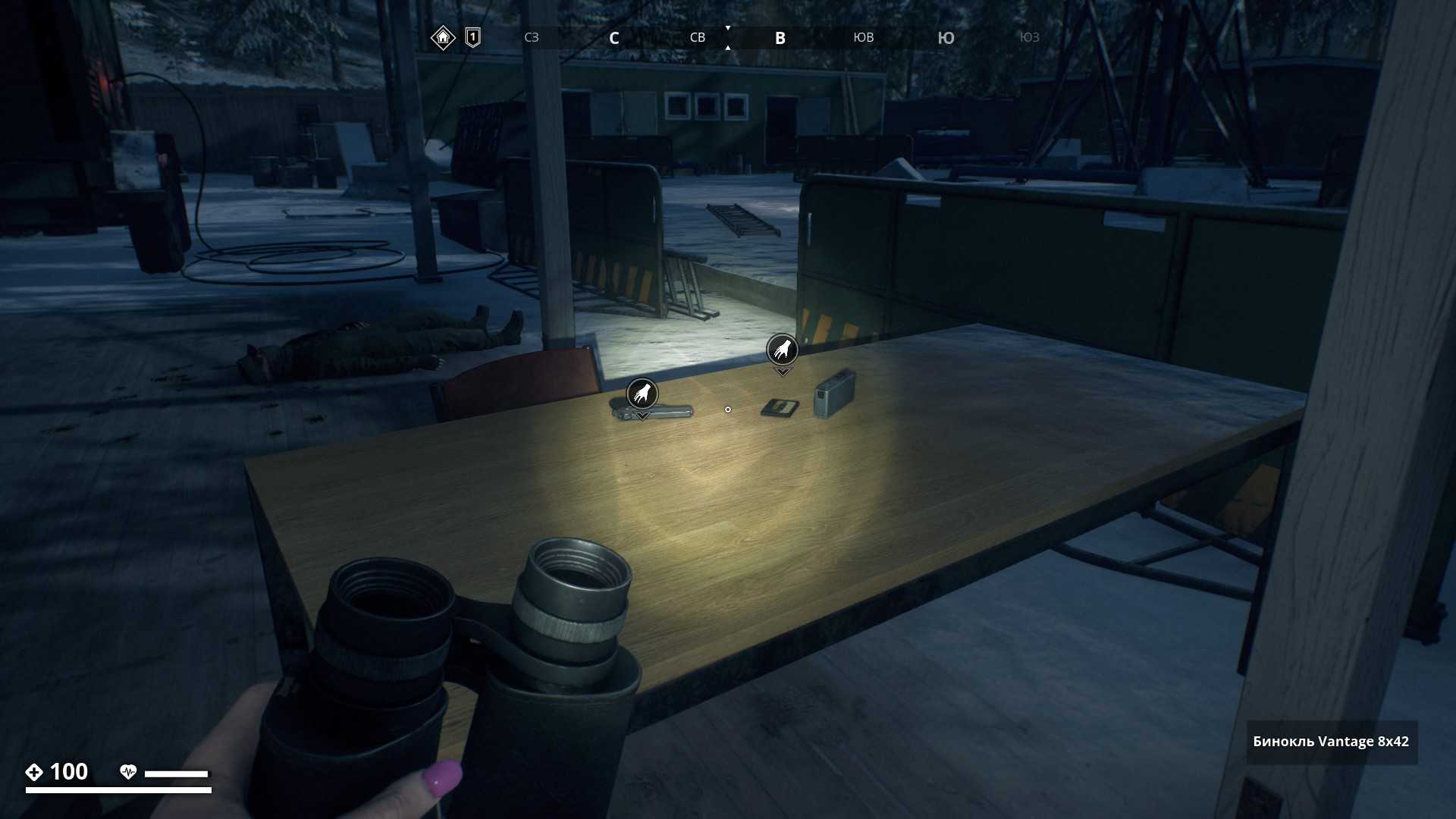Activate the hand icon above the upright gray box

pos(782,350)
